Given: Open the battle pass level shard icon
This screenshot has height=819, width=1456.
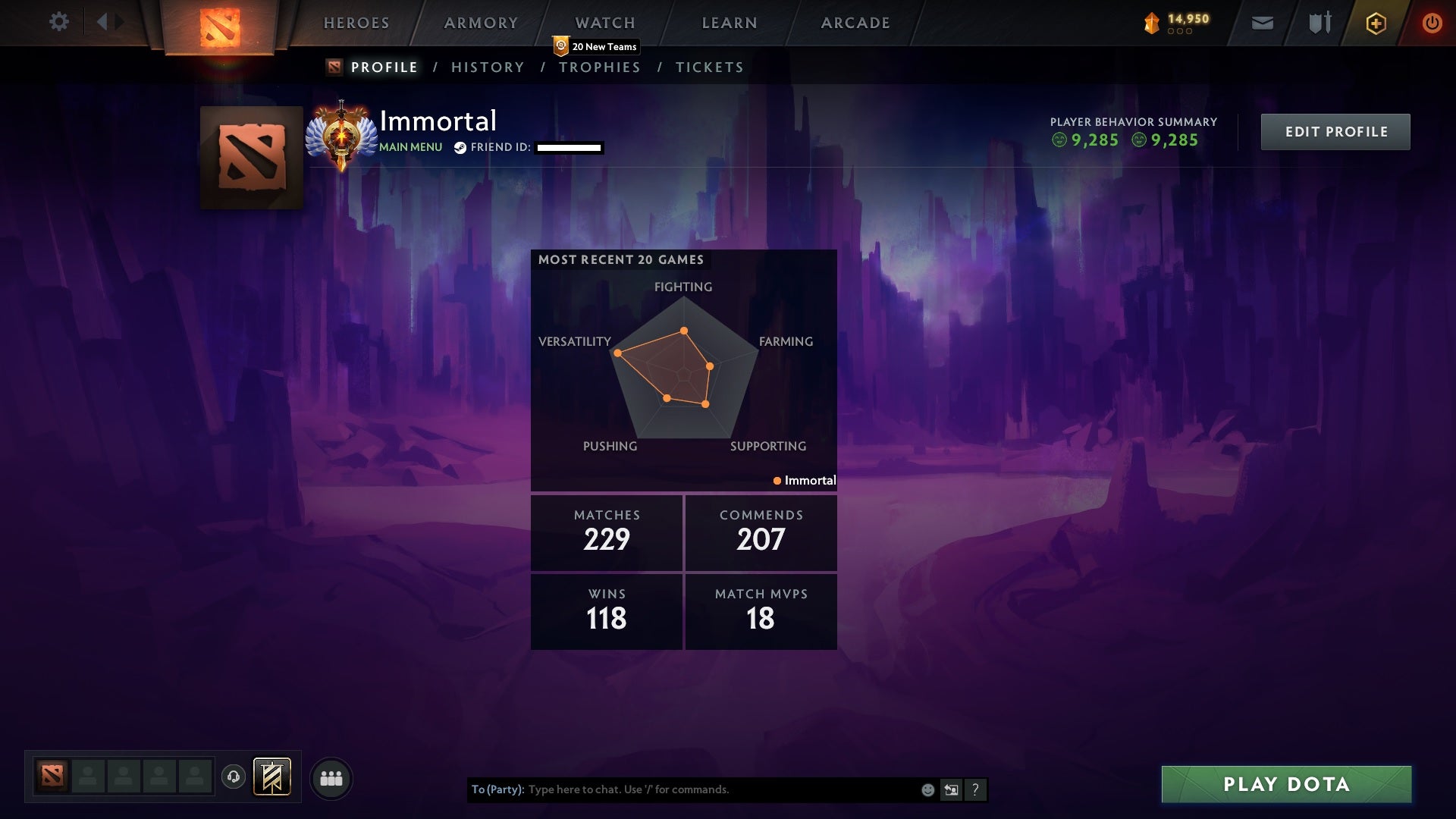Looking at the screenshot, I should (x=1151, y=23).
